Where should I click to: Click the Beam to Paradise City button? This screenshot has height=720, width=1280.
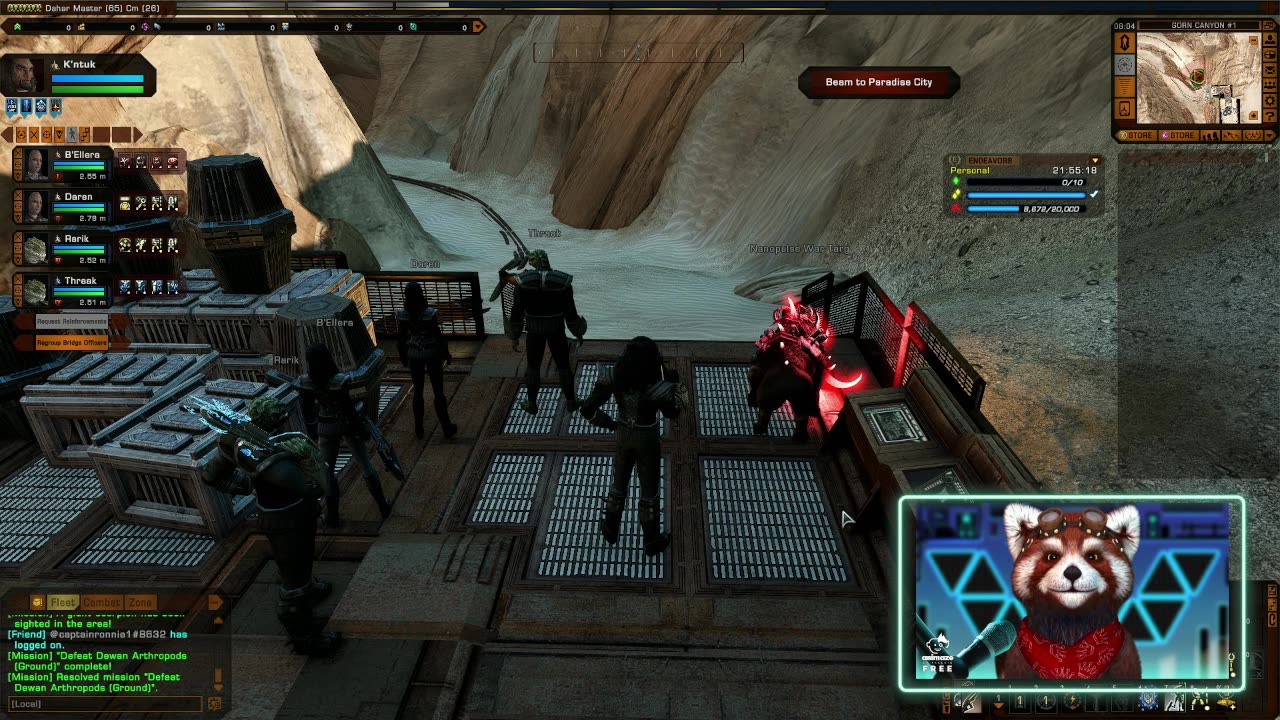(x=879, y=82)
